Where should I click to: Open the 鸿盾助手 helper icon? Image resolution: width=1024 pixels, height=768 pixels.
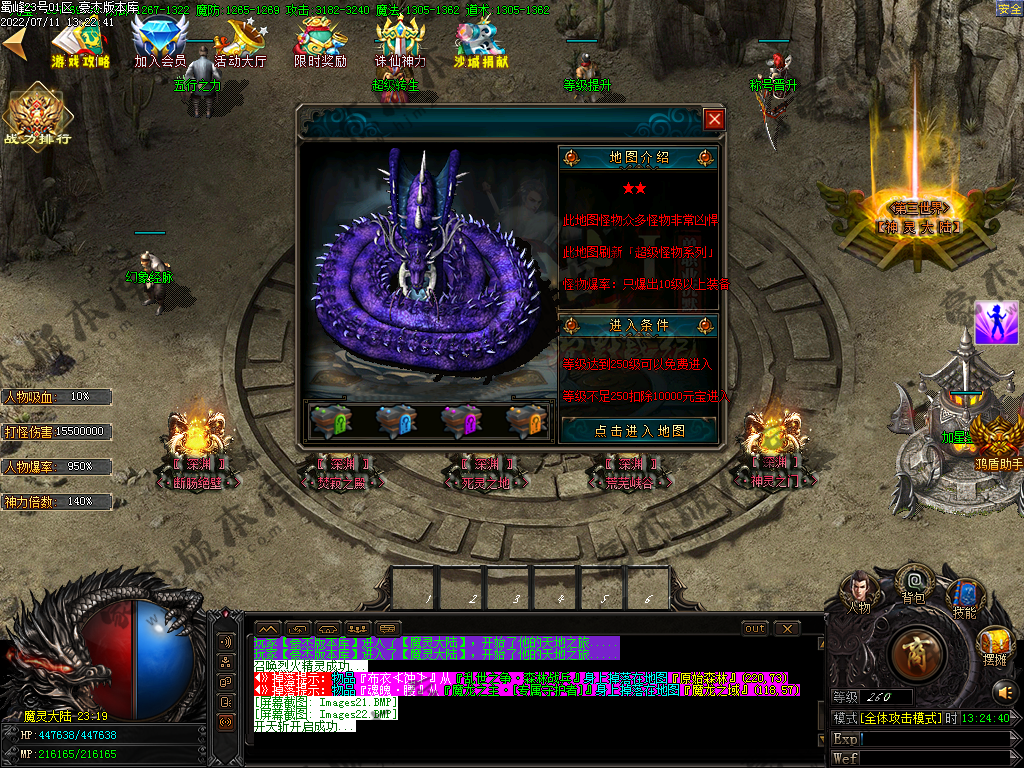996,440
